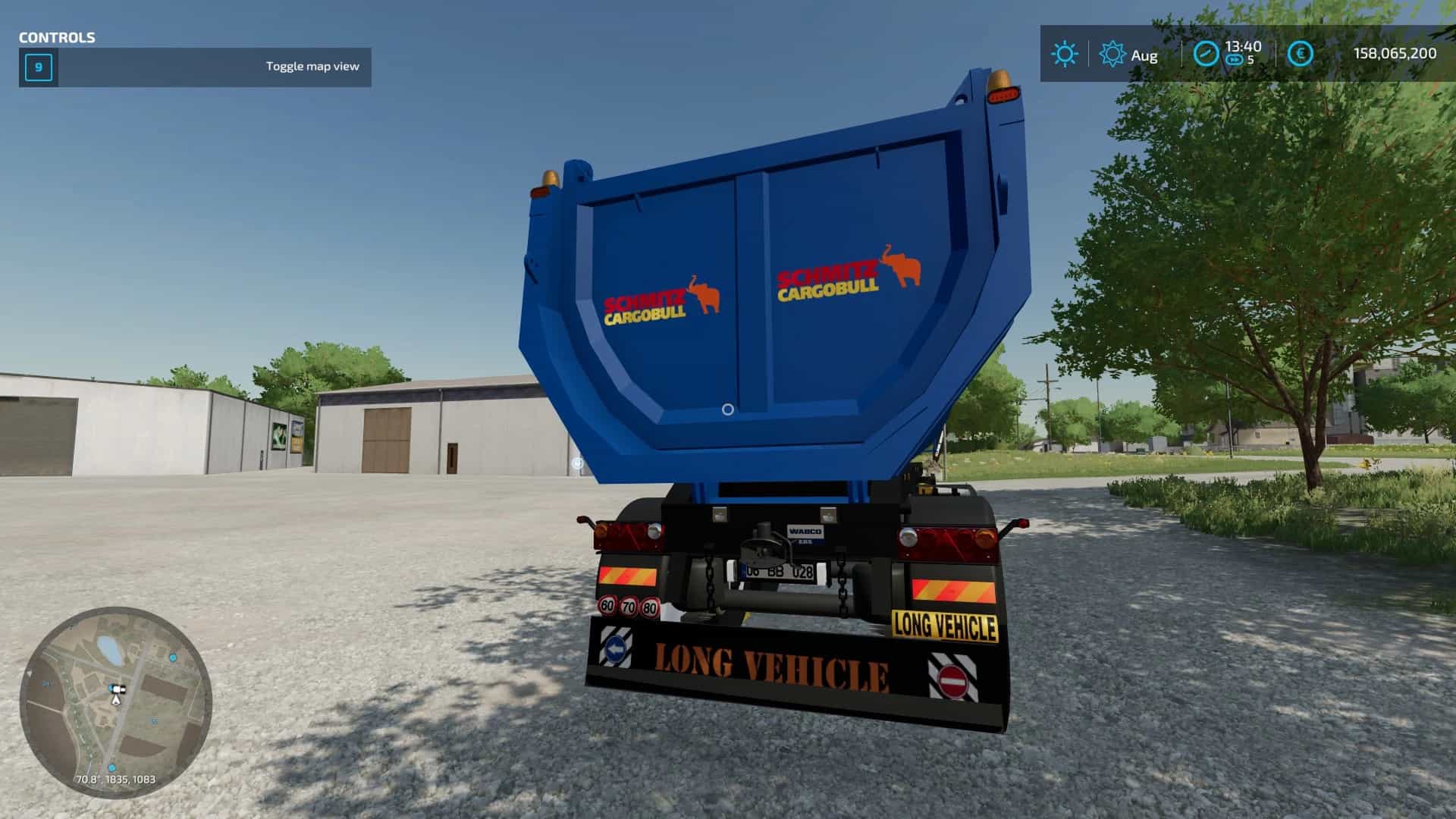Open the euro money balance icon

tap(1301, 54)
